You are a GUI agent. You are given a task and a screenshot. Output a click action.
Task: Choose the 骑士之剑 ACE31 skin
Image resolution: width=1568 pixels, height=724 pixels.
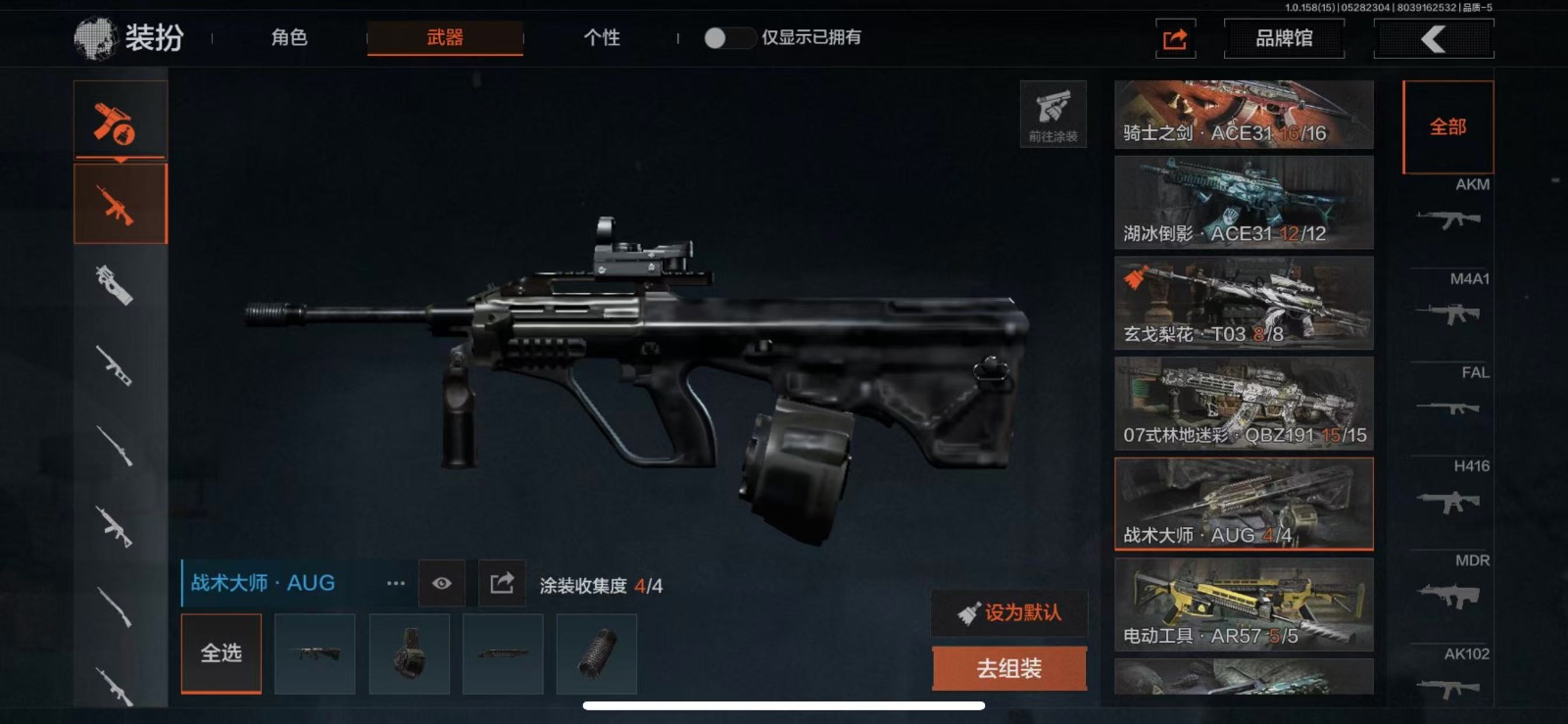click(x=1244, y=115)
